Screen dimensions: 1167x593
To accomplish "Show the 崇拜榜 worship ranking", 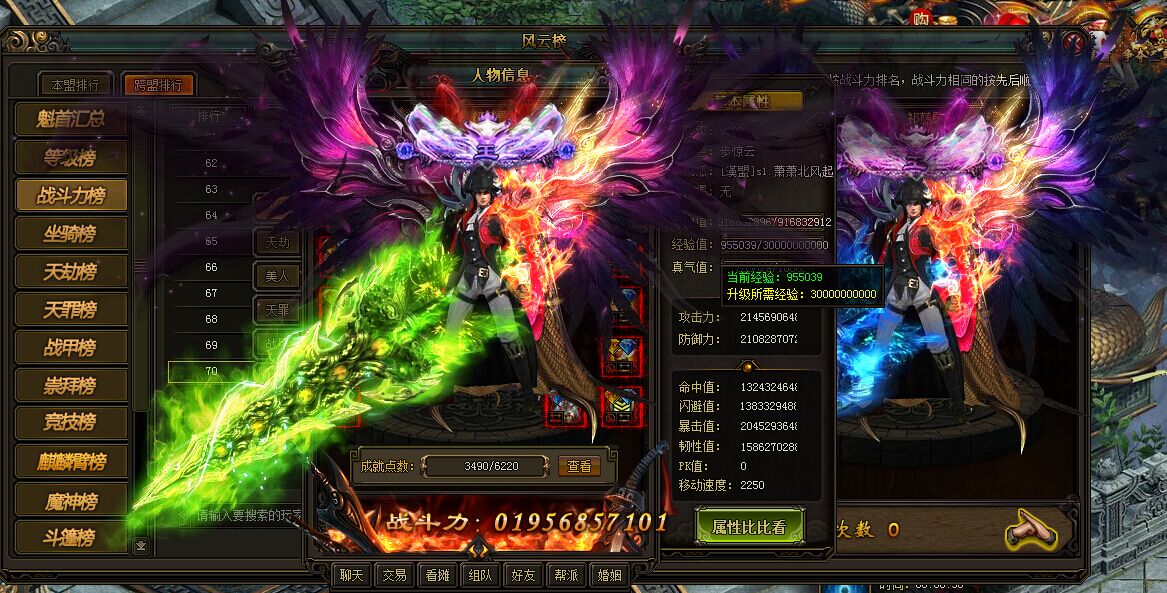I will pos(72,385).
